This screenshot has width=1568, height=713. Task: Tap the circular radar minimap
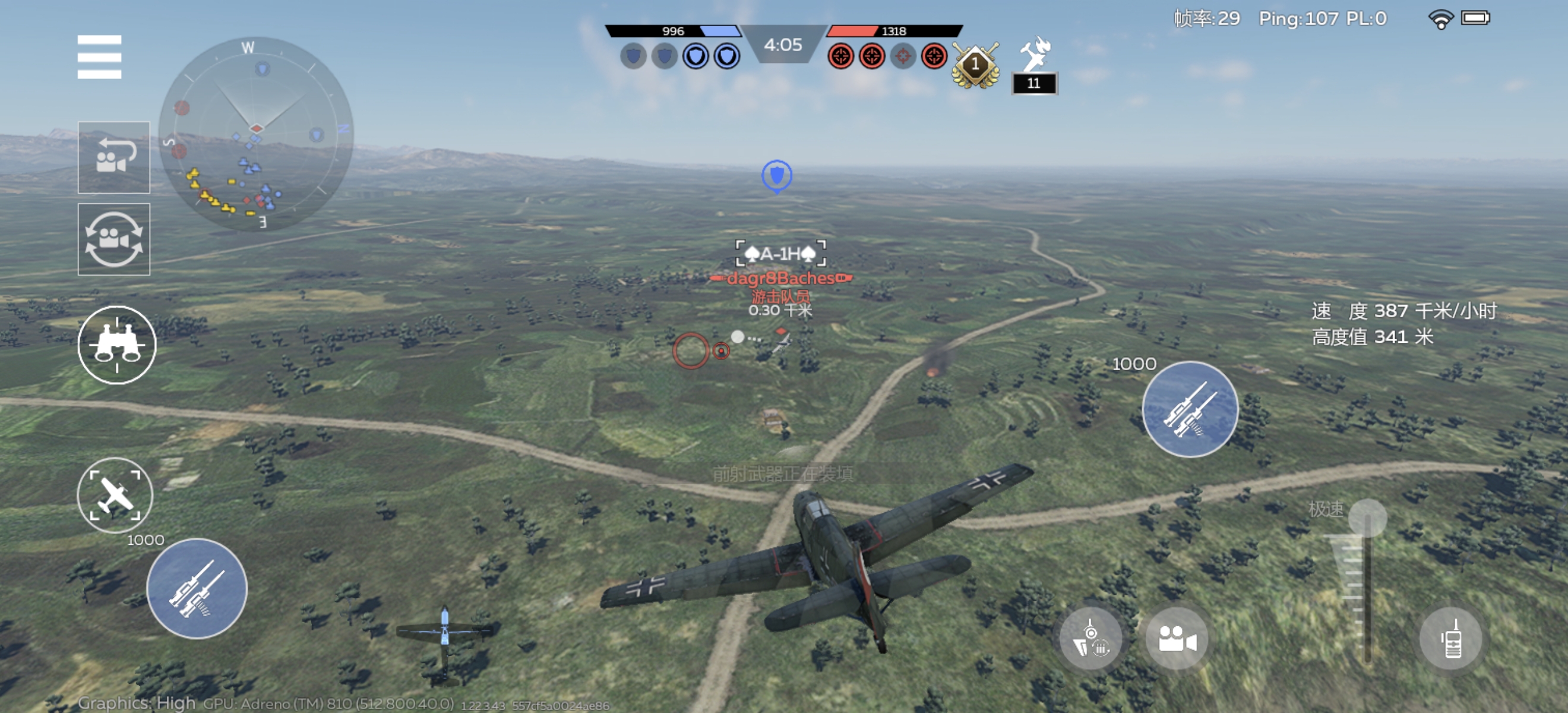coord(255,134)
